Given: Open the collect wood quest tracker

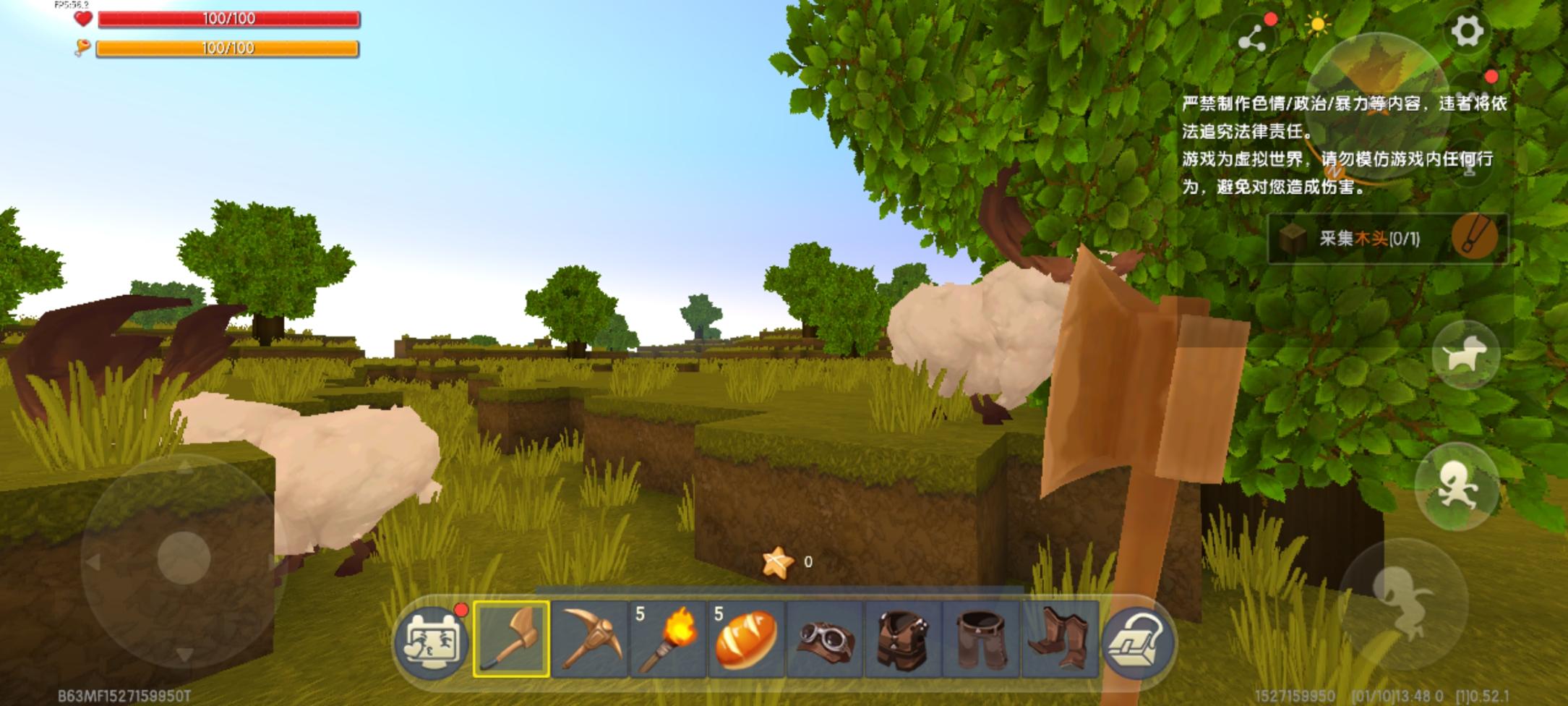Looking at the screenshot, I should point(1387,238).
